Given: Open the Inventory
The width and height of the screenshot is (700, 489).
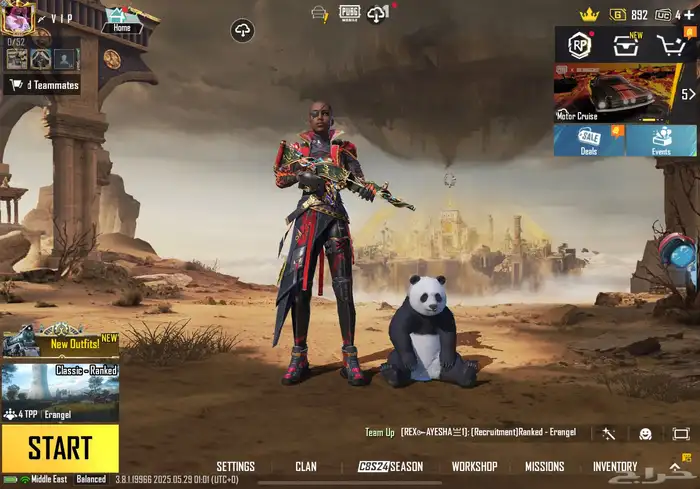Looking at the screenshot, I should pyautogui.click(x=615, y=467).
